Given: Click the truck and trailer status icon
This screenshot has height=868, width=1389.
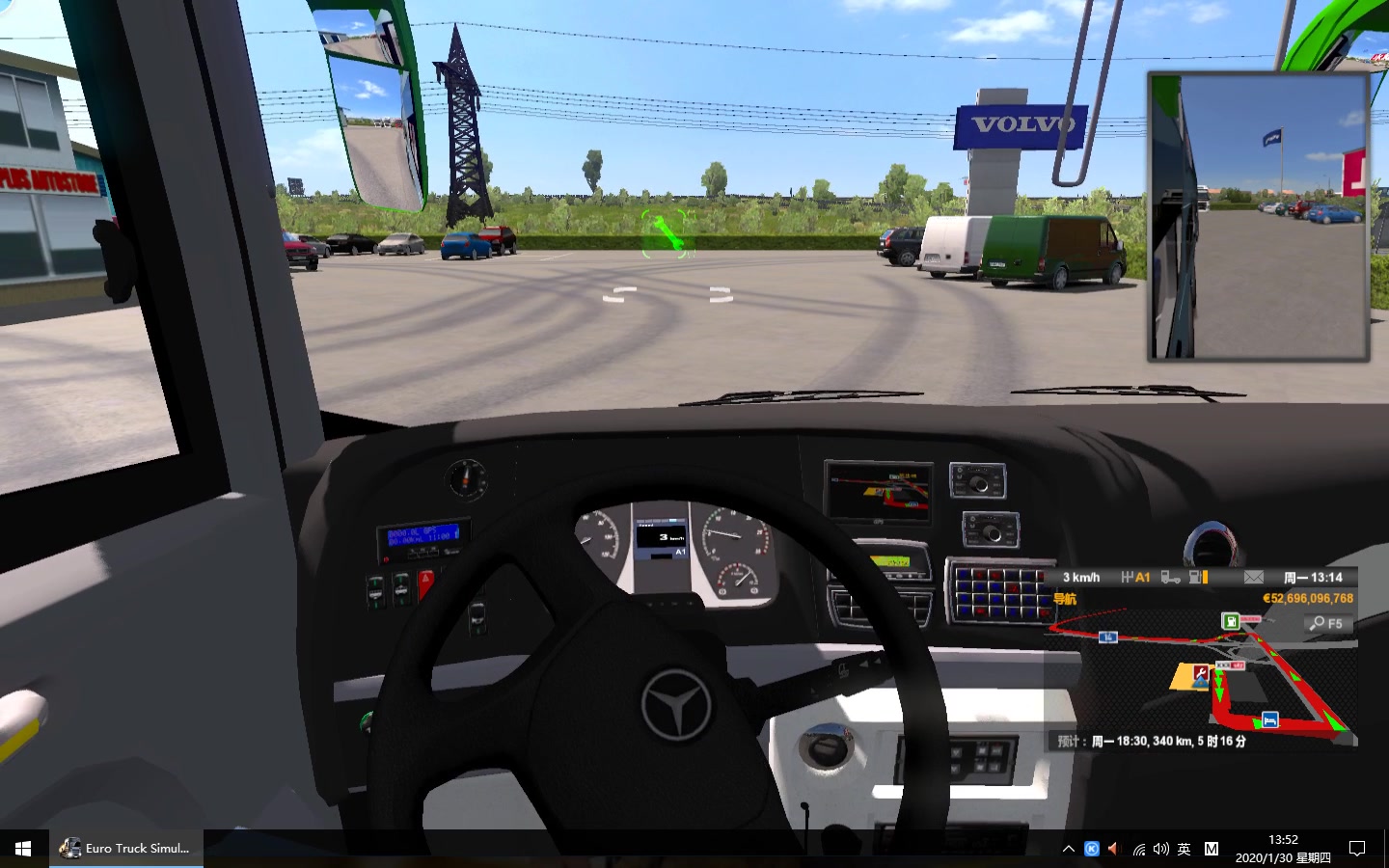Looking at the screenshot, I should pos(1171,578).
